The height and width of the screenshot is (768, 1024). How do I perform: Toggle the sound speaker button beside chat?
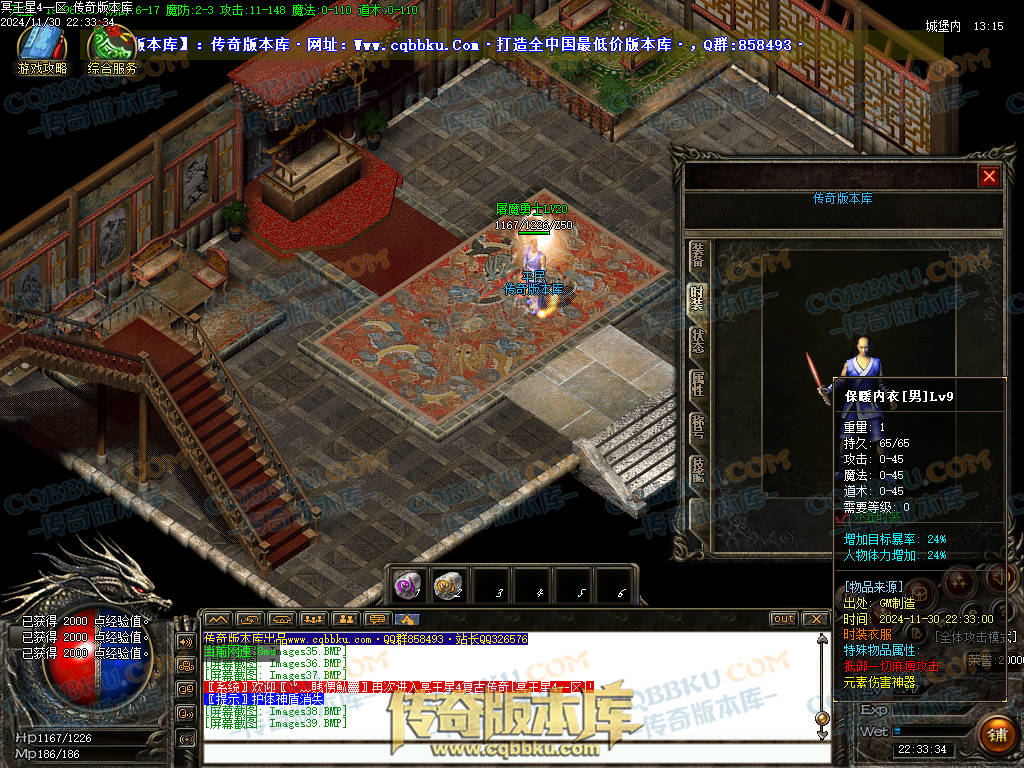tap(186, 641)
